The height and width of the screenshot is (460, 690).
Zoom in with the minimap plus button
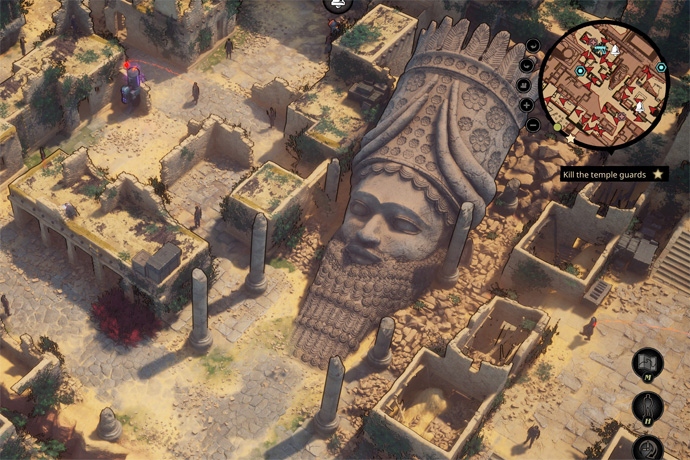click(x=528, y=104)
